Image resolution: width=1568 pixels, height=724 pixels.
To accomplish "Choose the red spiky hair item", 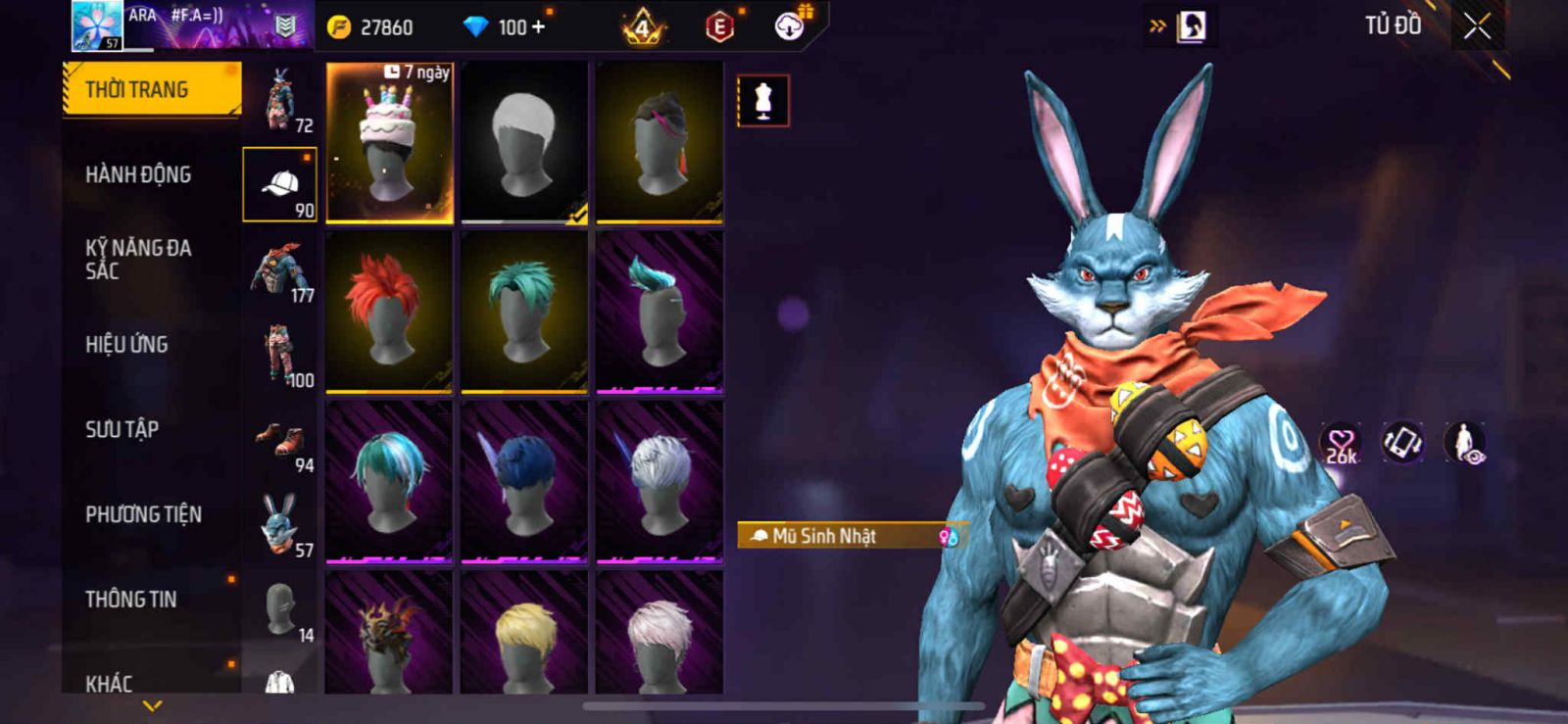I will click(x=389, y=312).
